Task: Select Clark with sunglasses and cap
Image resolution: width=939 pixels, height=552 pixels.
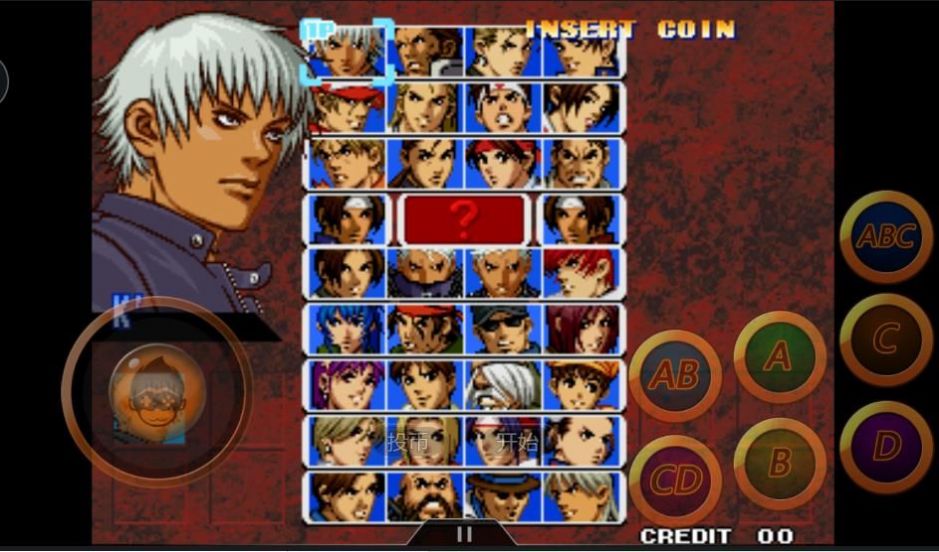Action: pyautogui.click(x=502, y=328)
